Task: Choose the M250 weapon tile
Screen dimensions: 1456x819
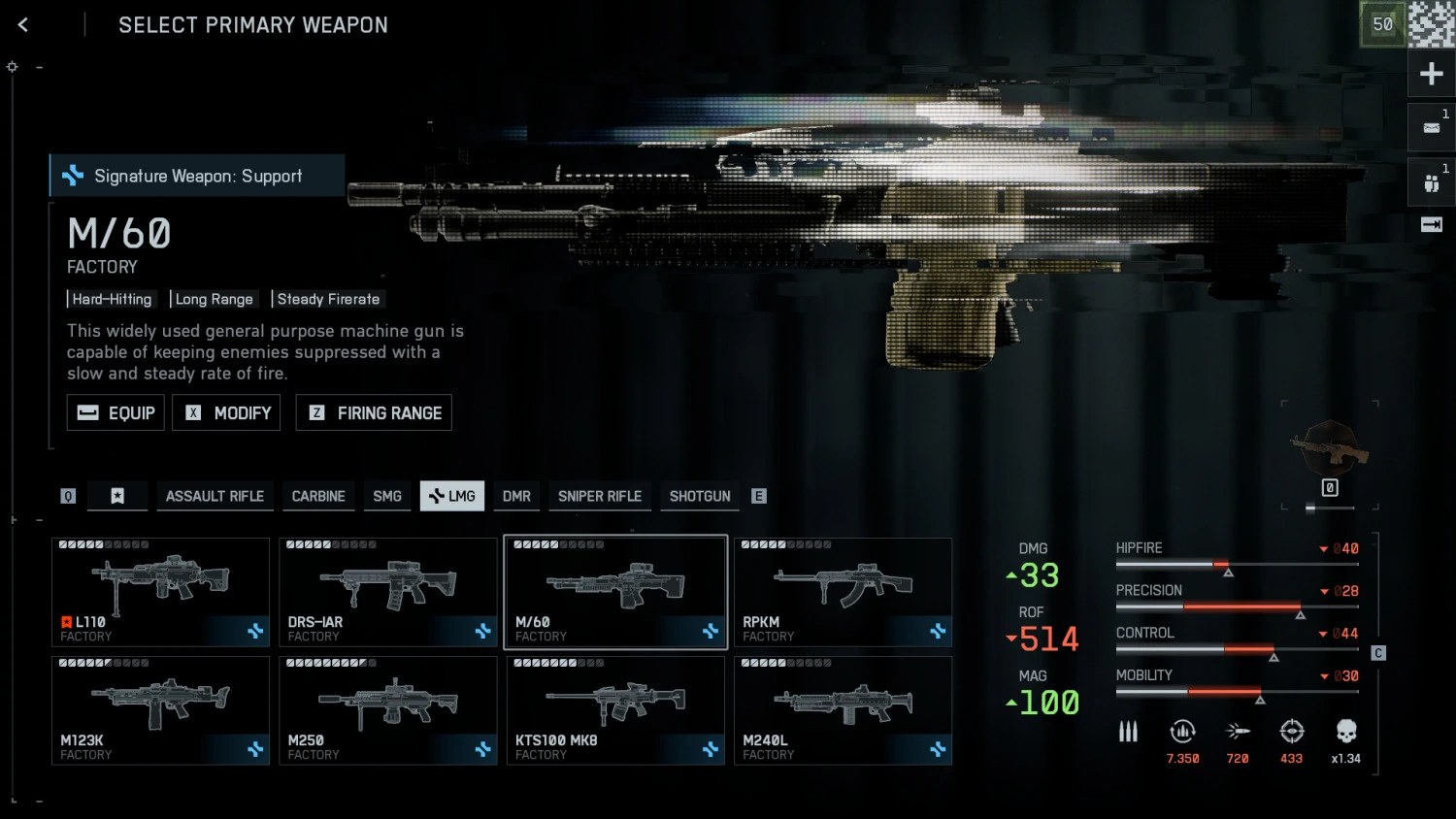Action: click(388, 710)
